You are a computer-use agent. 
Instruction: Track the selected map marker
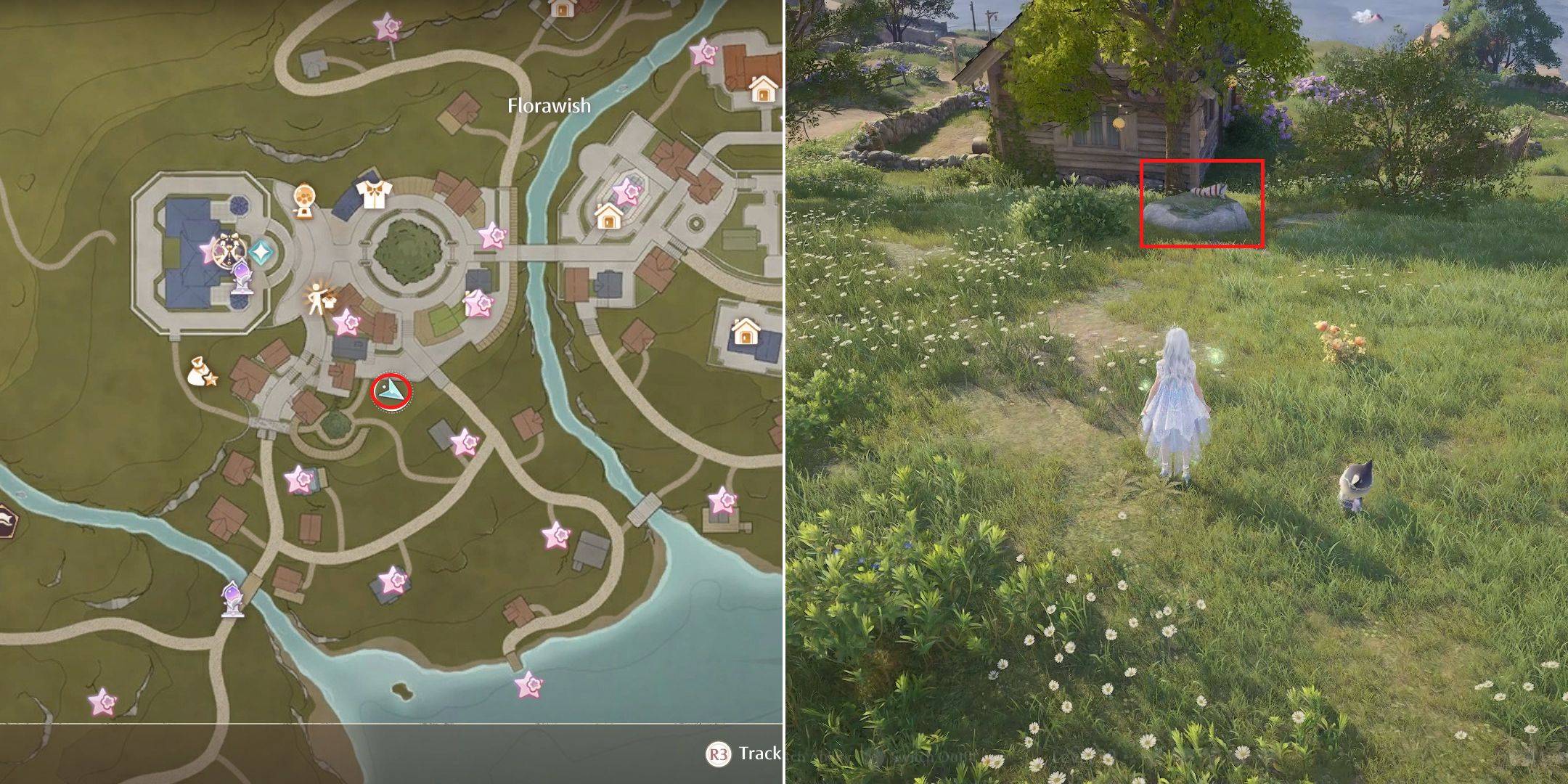tap(742, 754)
